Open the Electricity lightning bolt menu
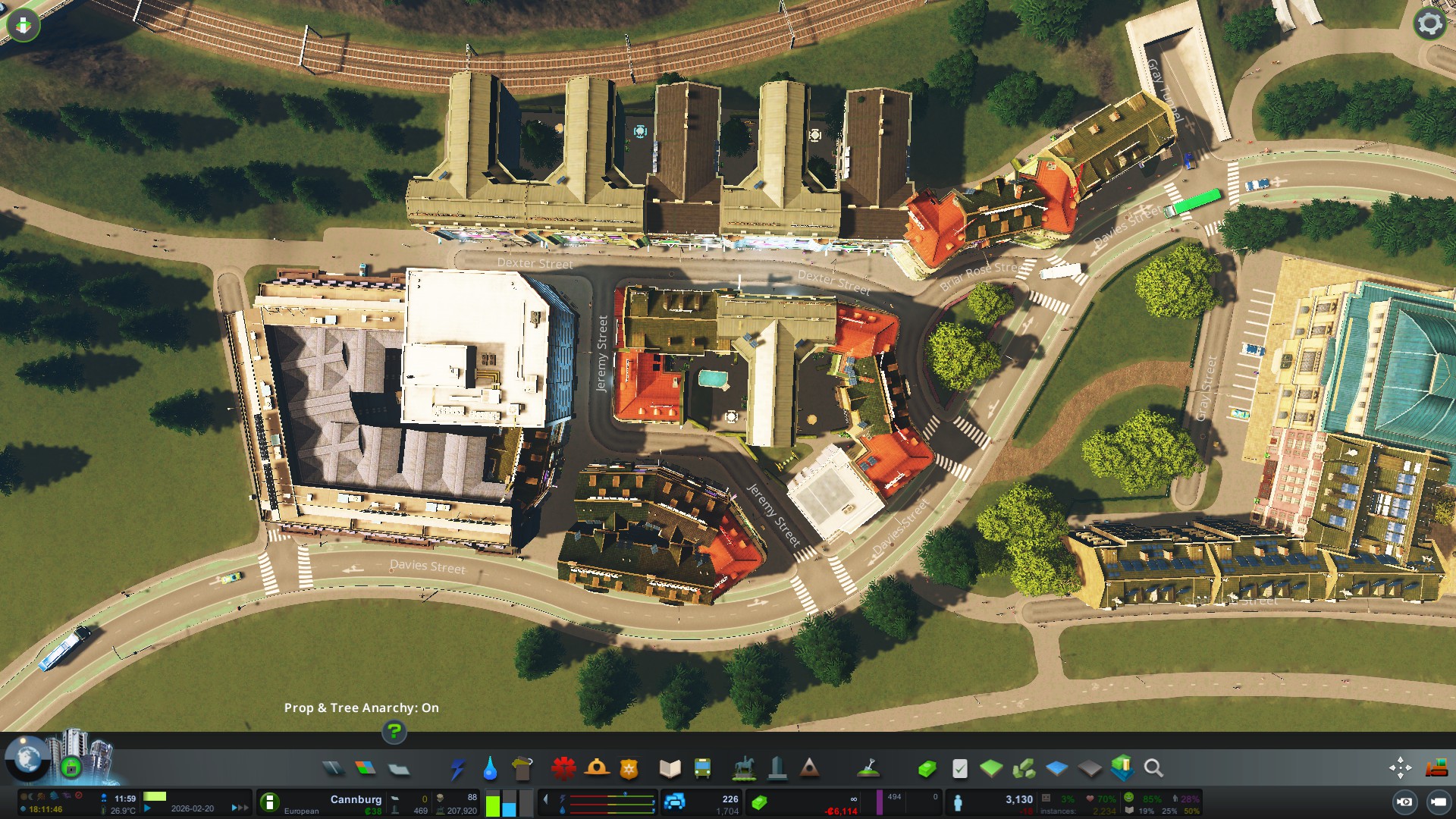 (457, 769)
